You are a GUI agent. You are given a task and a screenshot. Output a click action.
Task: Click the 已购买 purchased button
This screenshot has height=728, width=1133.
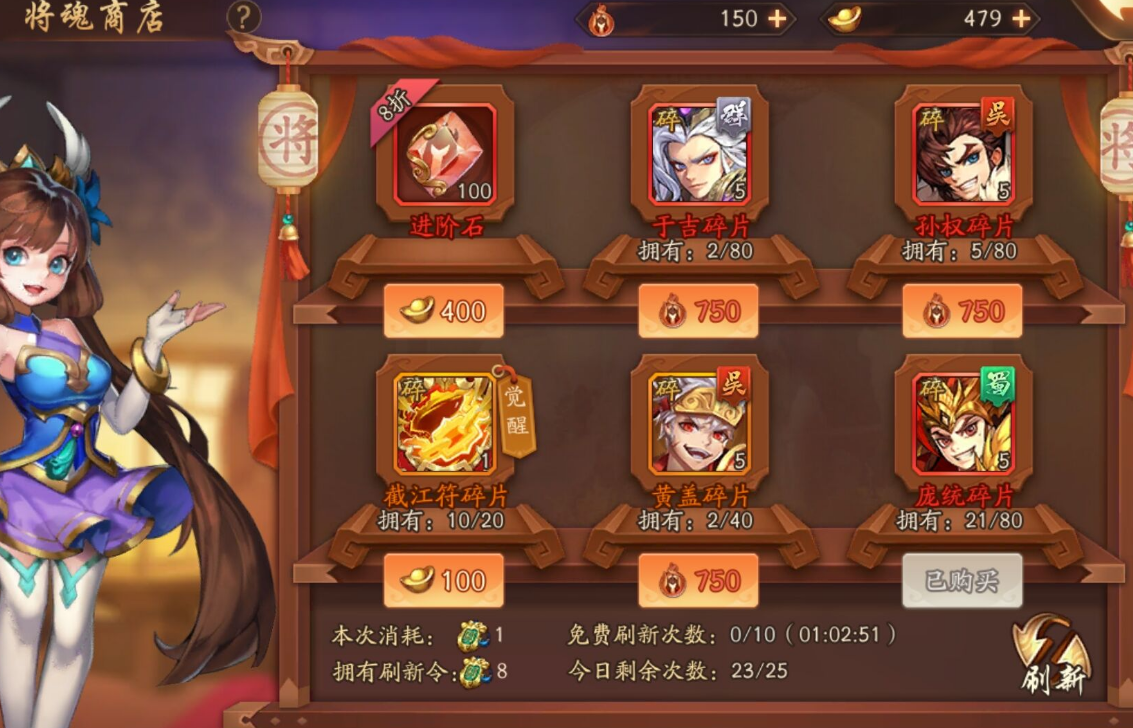962,581
